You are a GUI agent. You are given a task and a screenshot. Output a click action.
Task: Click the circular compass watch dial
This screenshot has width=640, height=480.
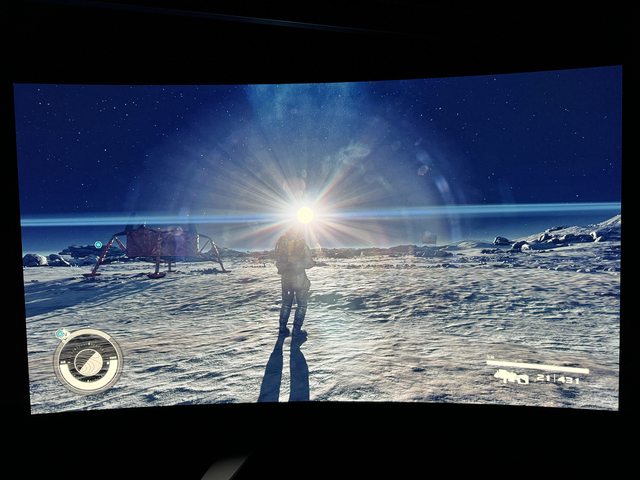pos(88,361)
